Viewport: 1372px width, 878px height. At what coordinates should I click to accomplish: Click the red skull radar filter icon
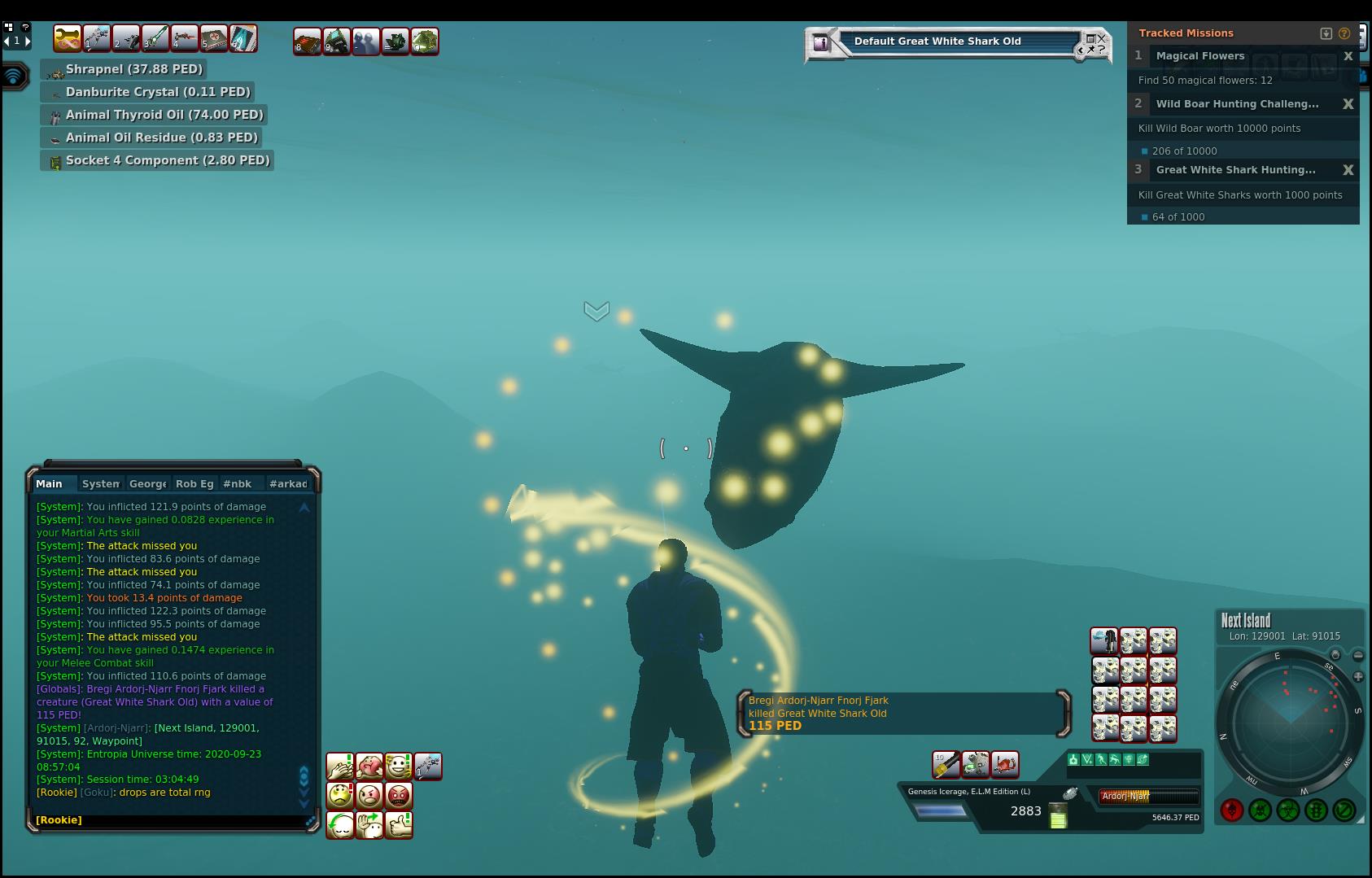point(1231,810)
